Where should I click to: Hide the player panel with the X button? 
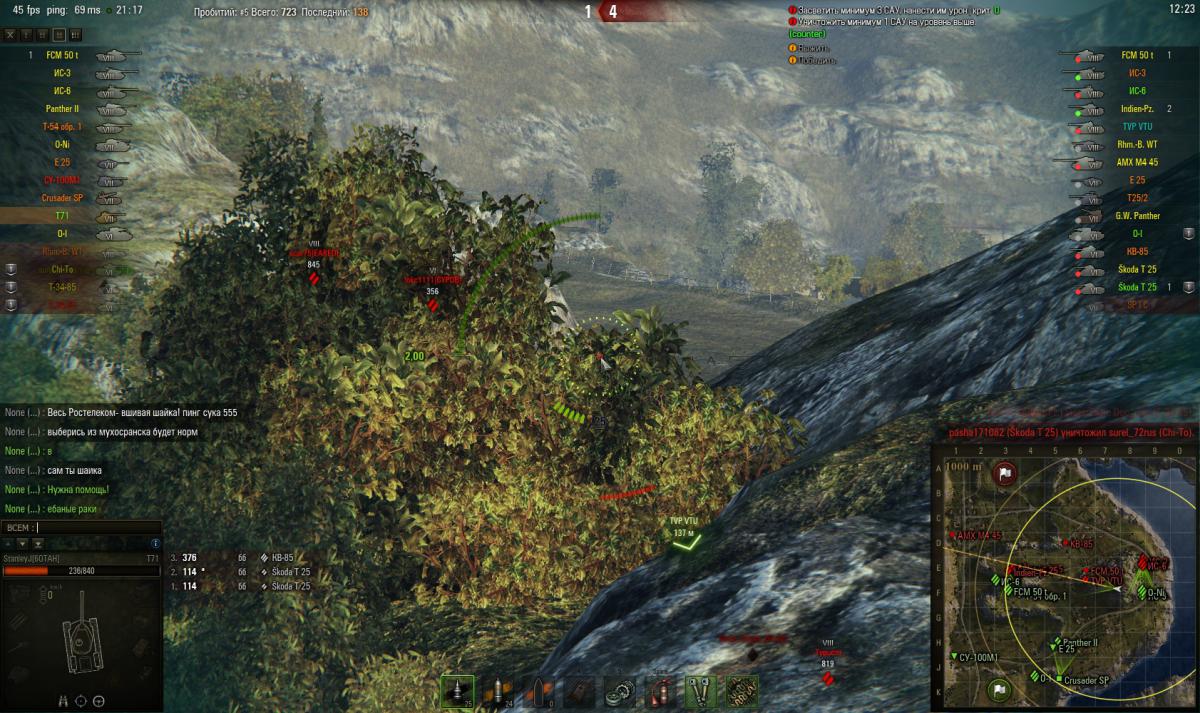tap(11, 34)
